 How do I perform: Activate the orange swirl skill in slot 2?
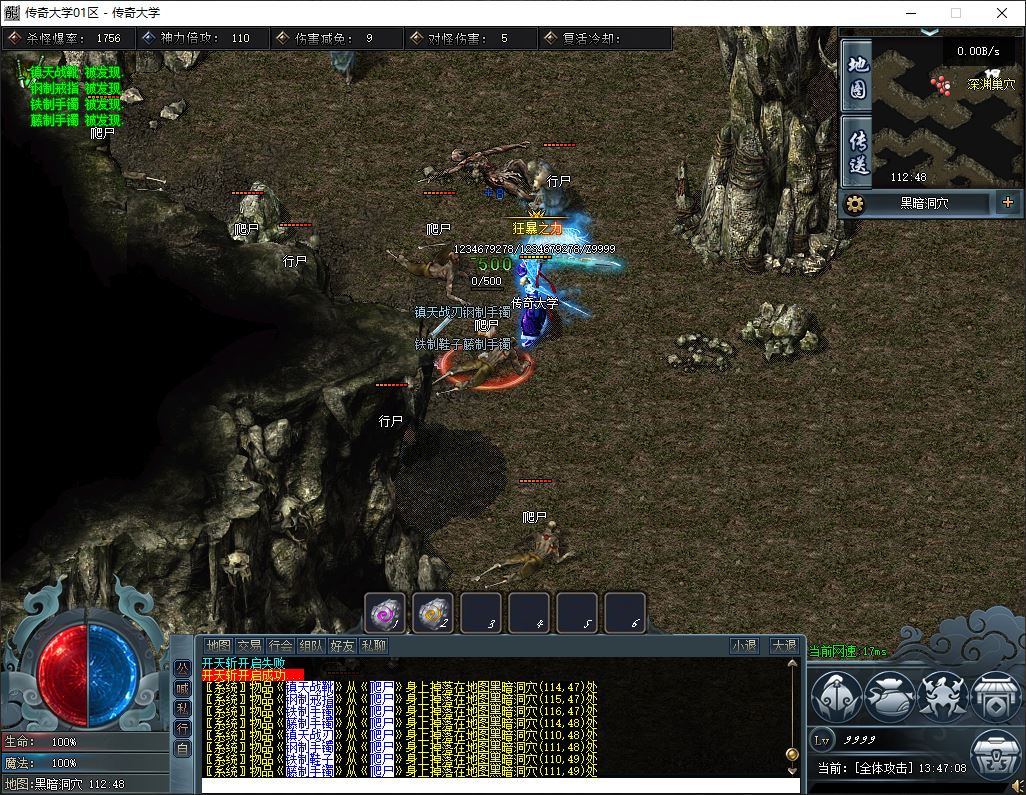433,612
